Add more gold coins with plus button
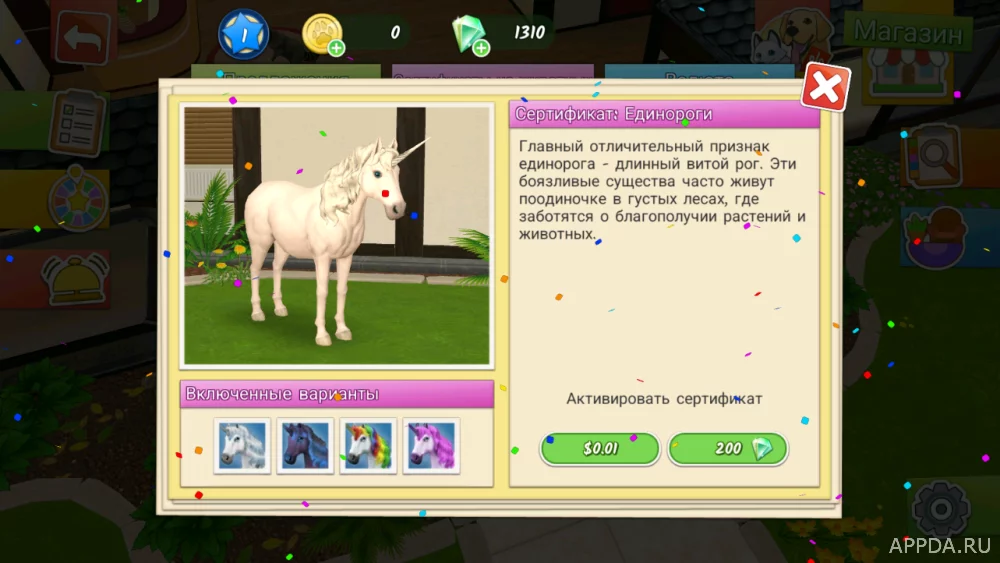1000x563 pixels. point(336,47)
